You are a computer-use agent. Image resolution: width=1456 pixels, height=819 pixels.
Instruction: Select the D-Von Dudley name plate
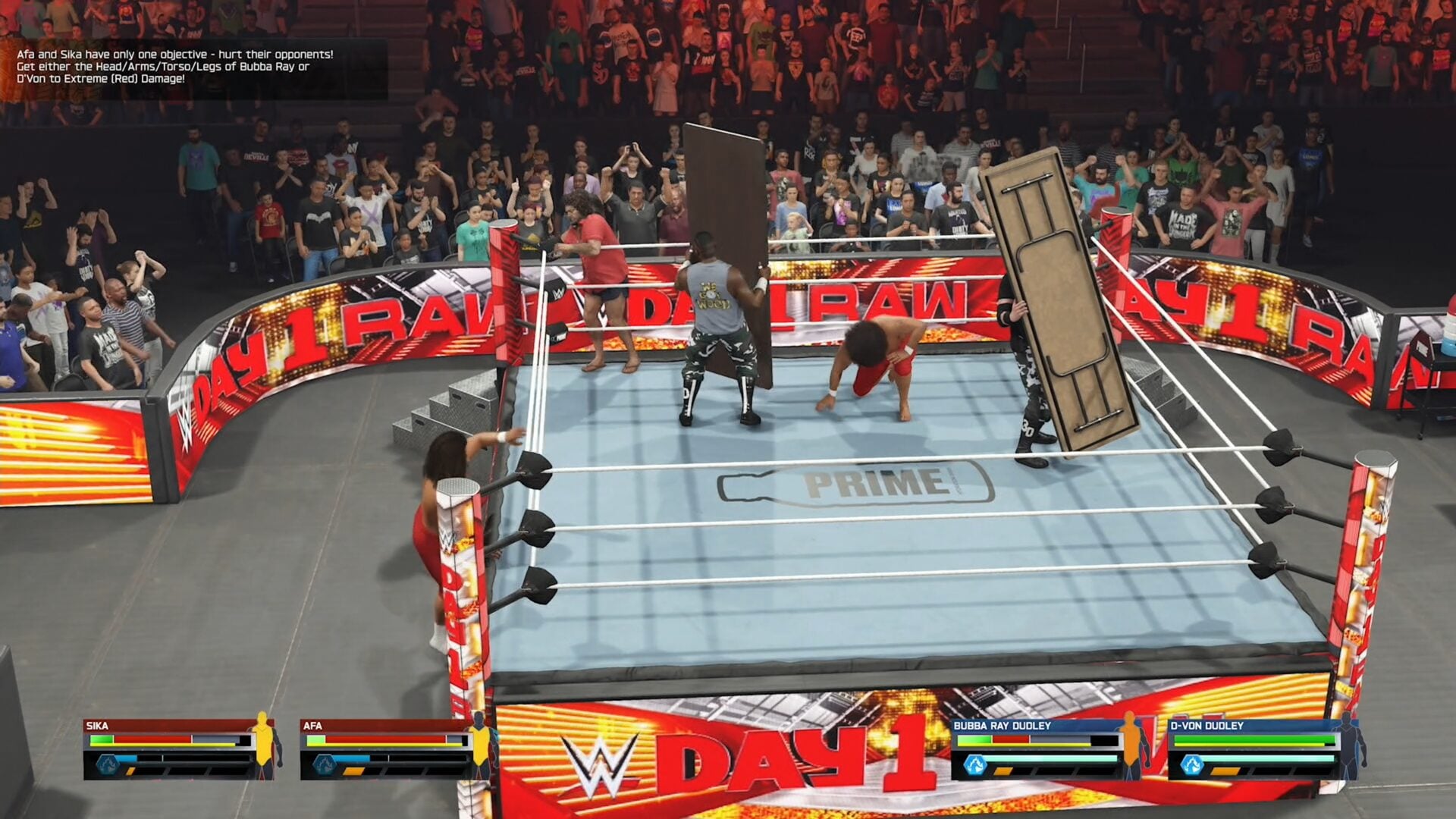(1207, 726)
